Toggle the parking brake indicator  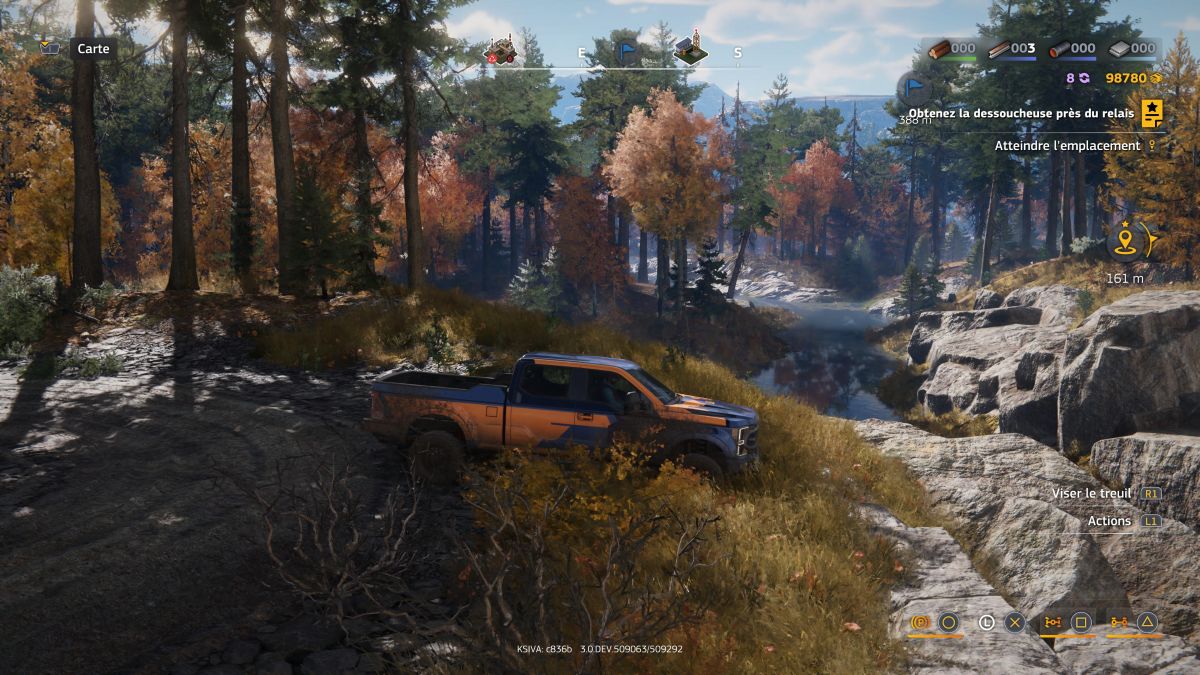(x=920, y=623)
